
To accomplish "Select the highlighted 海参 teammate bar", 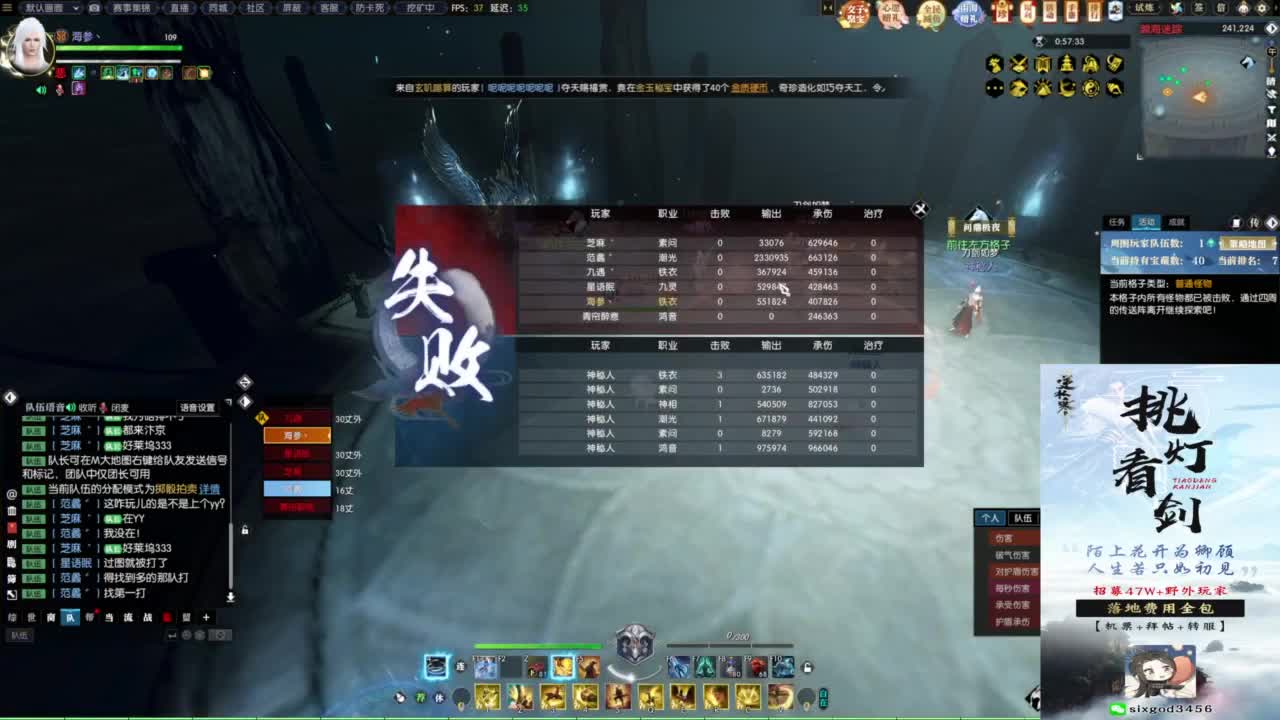I will (x=297, y=437).
